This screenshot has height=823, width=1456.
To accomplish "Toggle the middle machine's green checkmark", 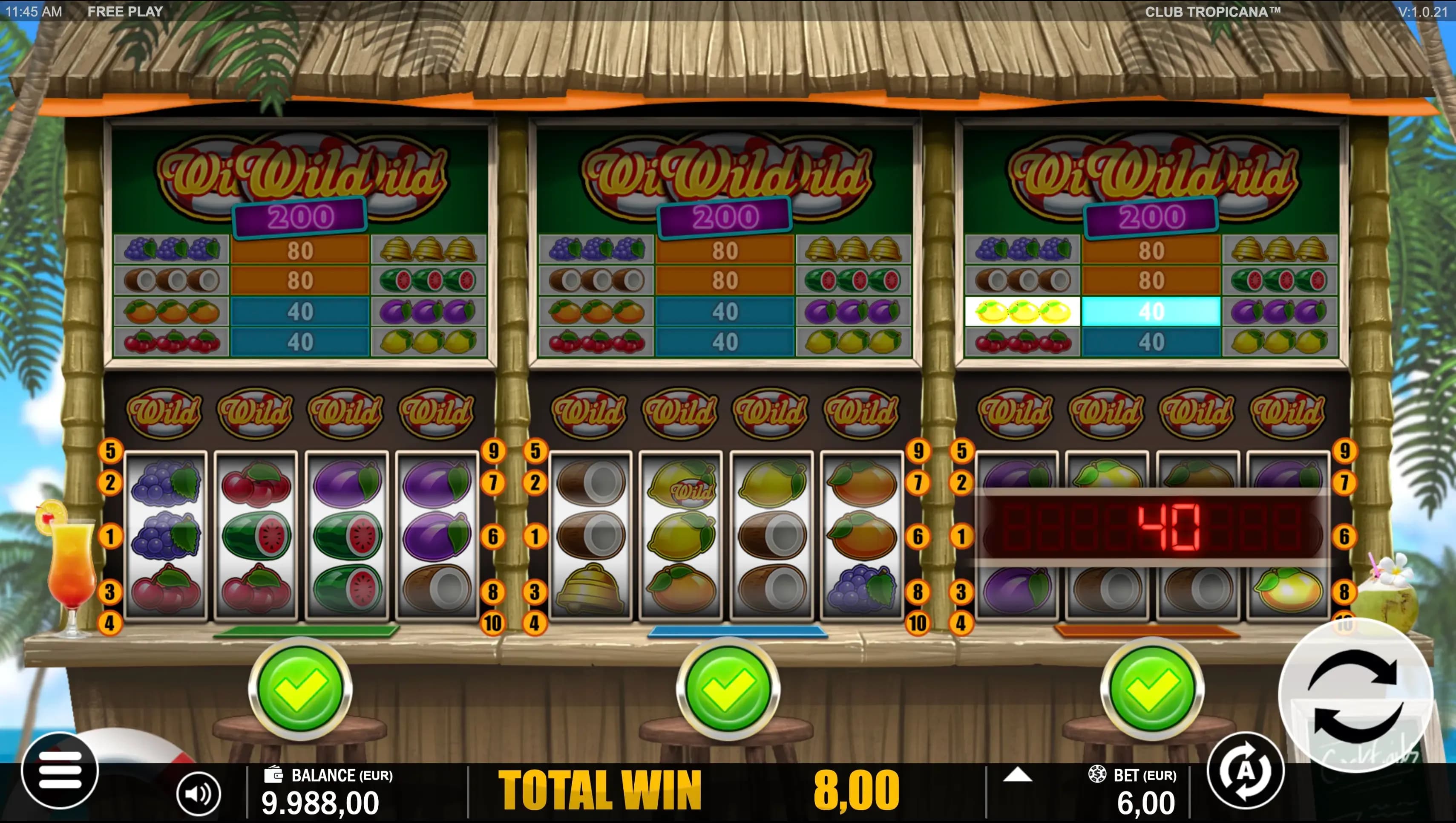I will 728,688.
